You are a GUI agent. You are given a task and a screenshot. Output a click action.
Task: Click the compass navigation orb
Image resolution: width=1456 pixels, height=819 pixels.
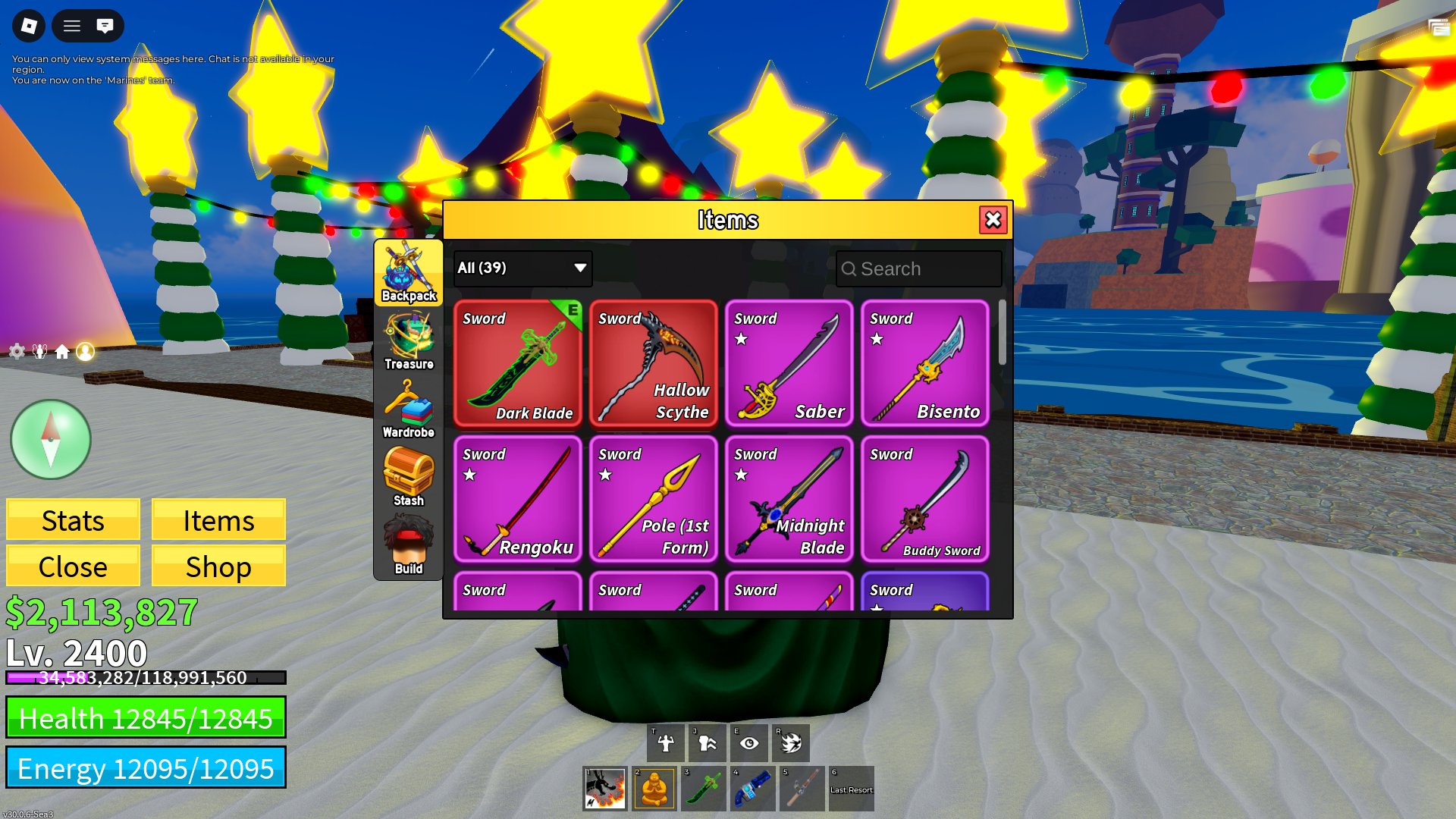pyautogui.click(x=50, y=440)
